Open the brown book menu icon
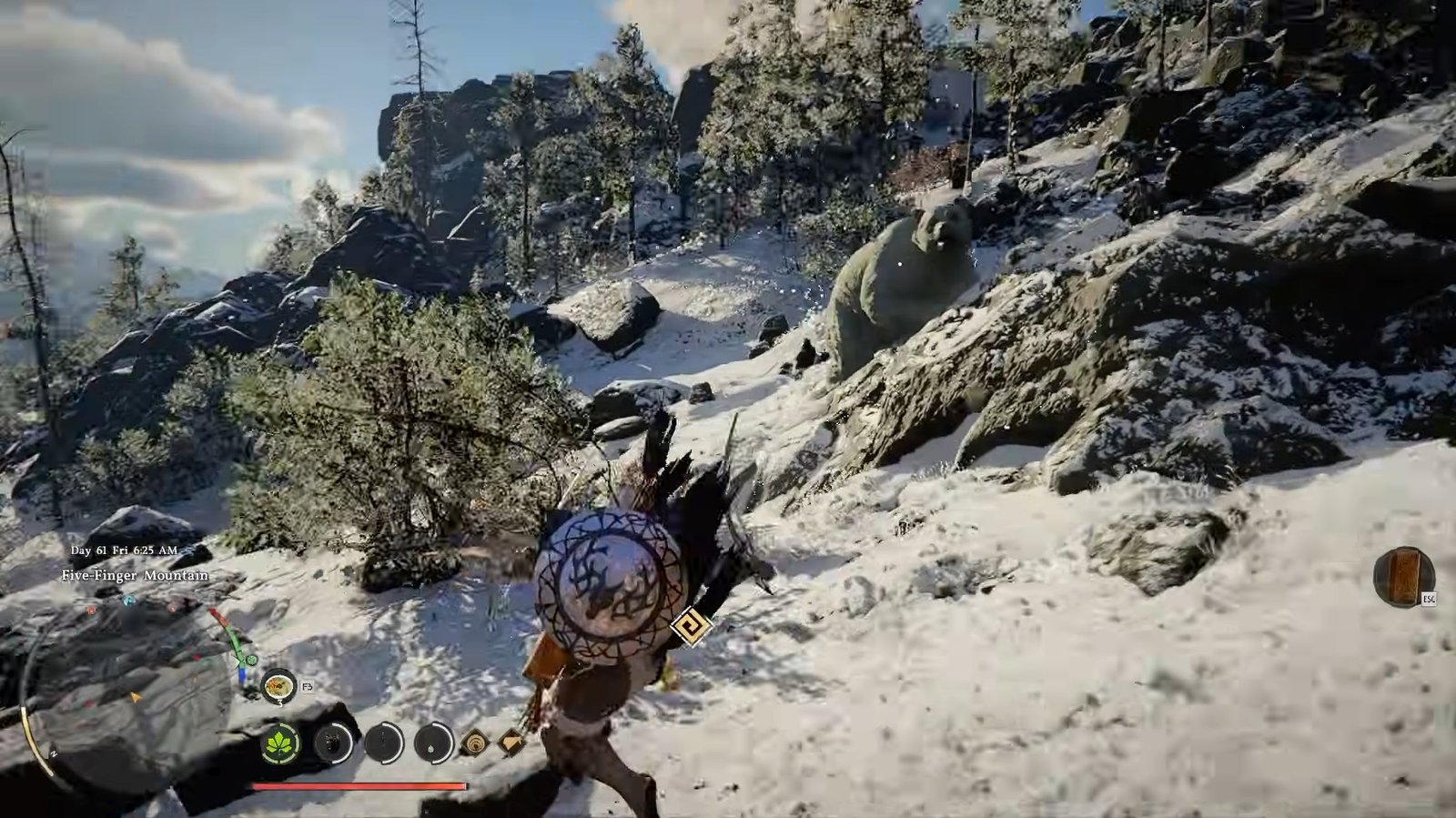Image resolution: width=1456 pixels, height=818 pixels. [x=1403, y=576]
